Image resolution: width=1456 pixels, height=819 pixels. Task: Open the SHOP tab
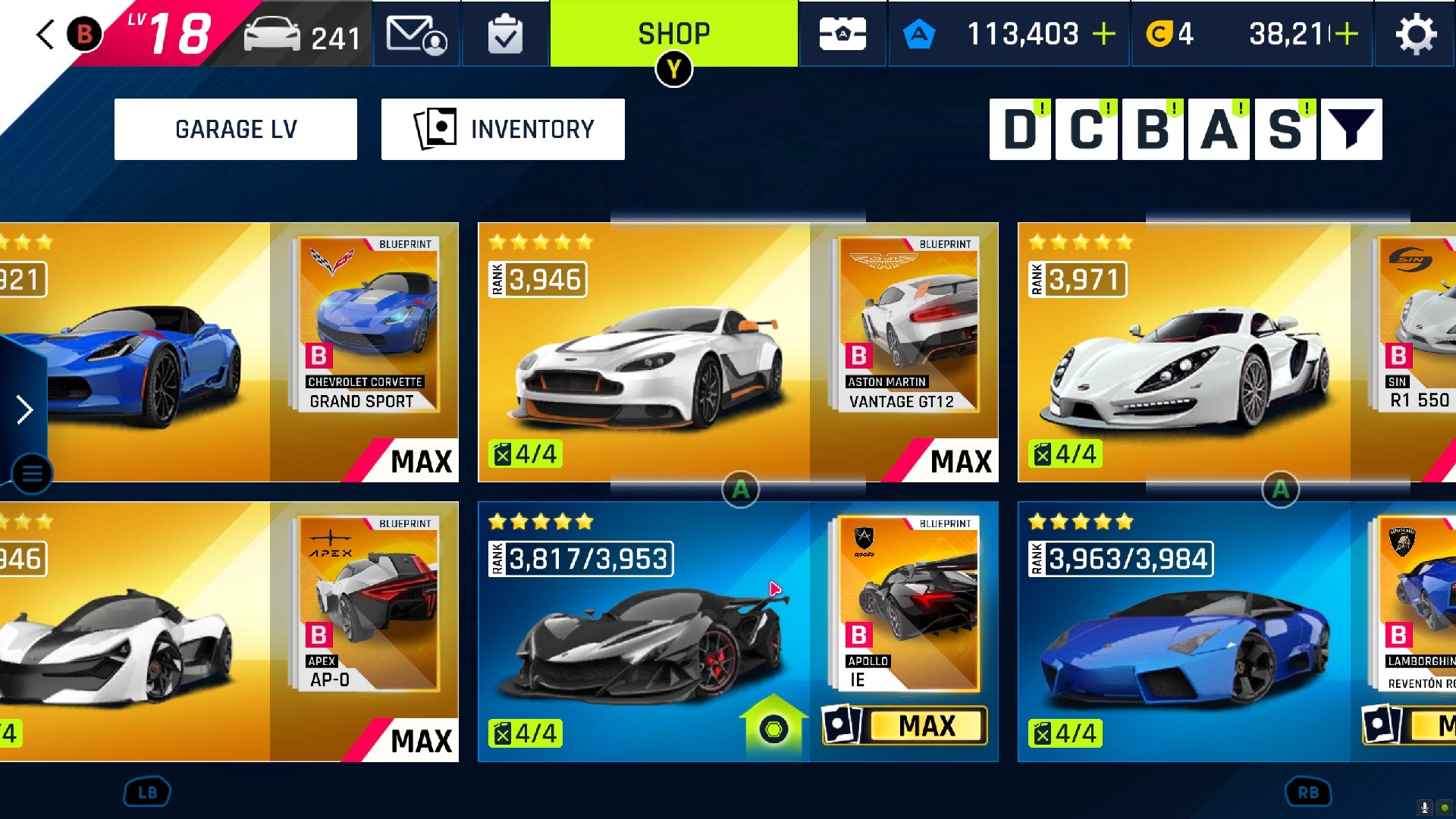(673, 34)
